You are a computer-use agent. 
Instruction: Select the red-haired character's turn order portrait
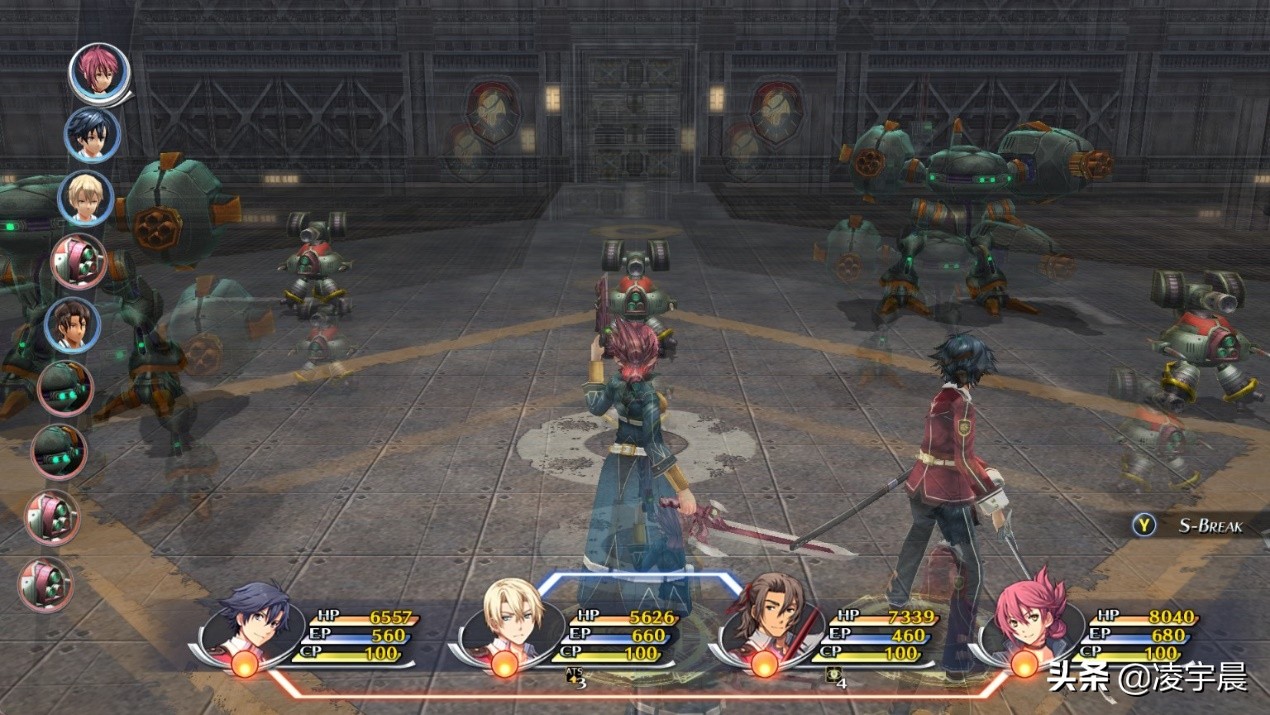pos(99,73)
